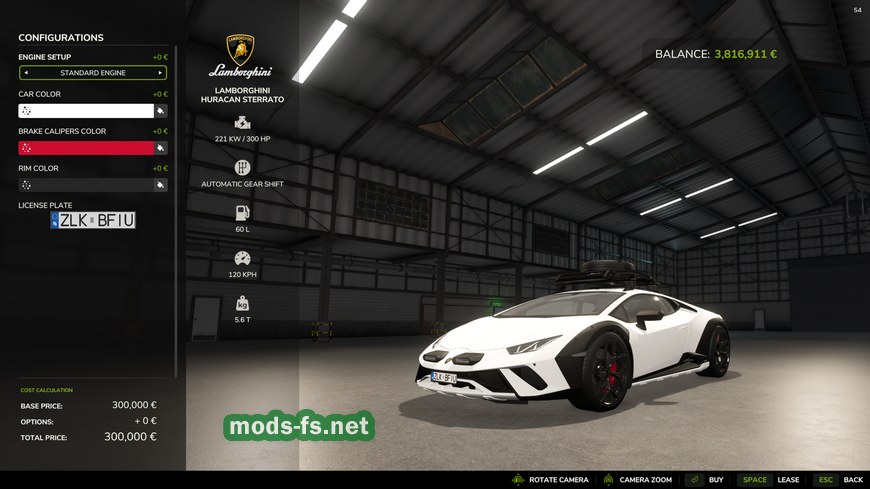
Task: Click the paint bucket beside brake calipers color
Action: [160, 148]
